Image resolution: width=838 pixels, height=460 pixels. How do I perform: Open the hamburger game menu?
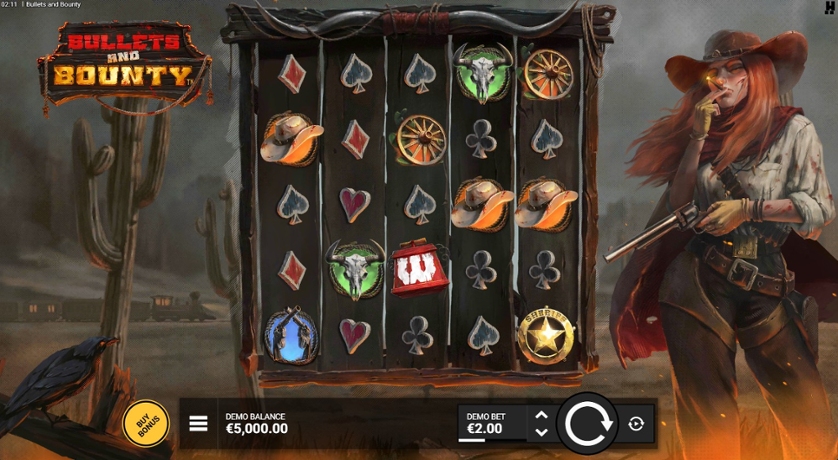[199, 424]
